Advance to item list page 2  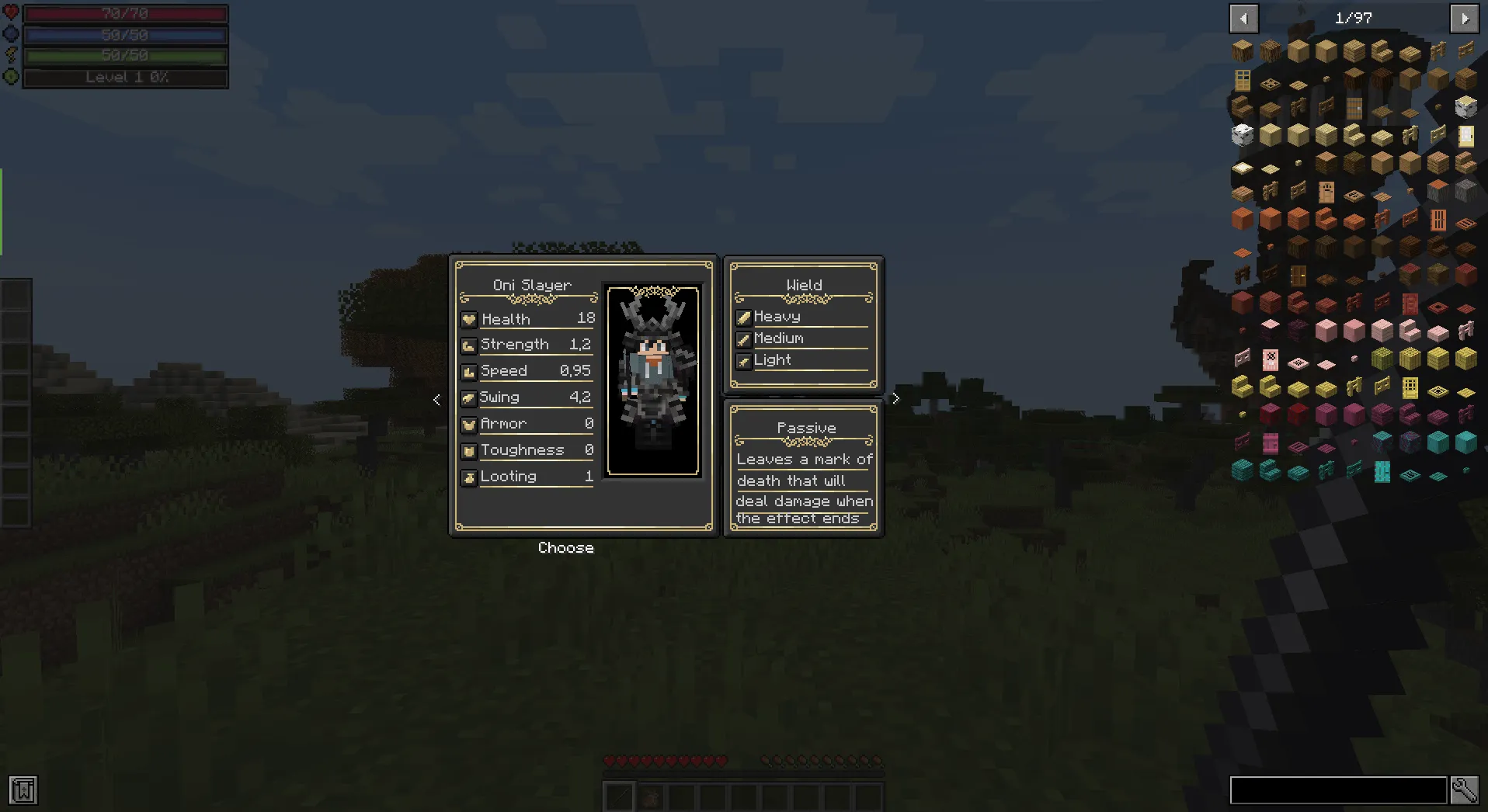point(1465,18)
